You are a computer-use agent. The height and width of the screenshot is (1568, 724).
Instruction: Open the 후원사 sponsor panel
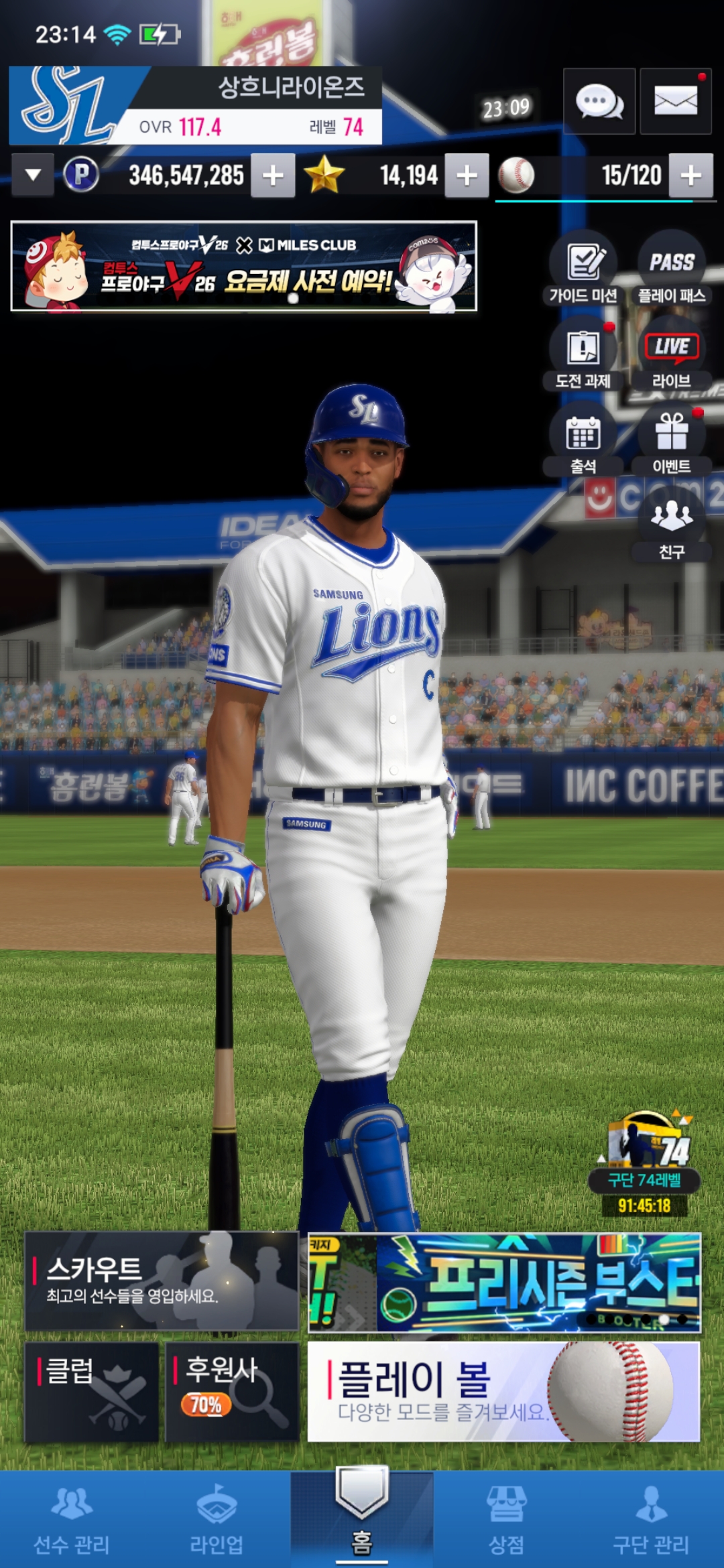[x=231, y=1391]
